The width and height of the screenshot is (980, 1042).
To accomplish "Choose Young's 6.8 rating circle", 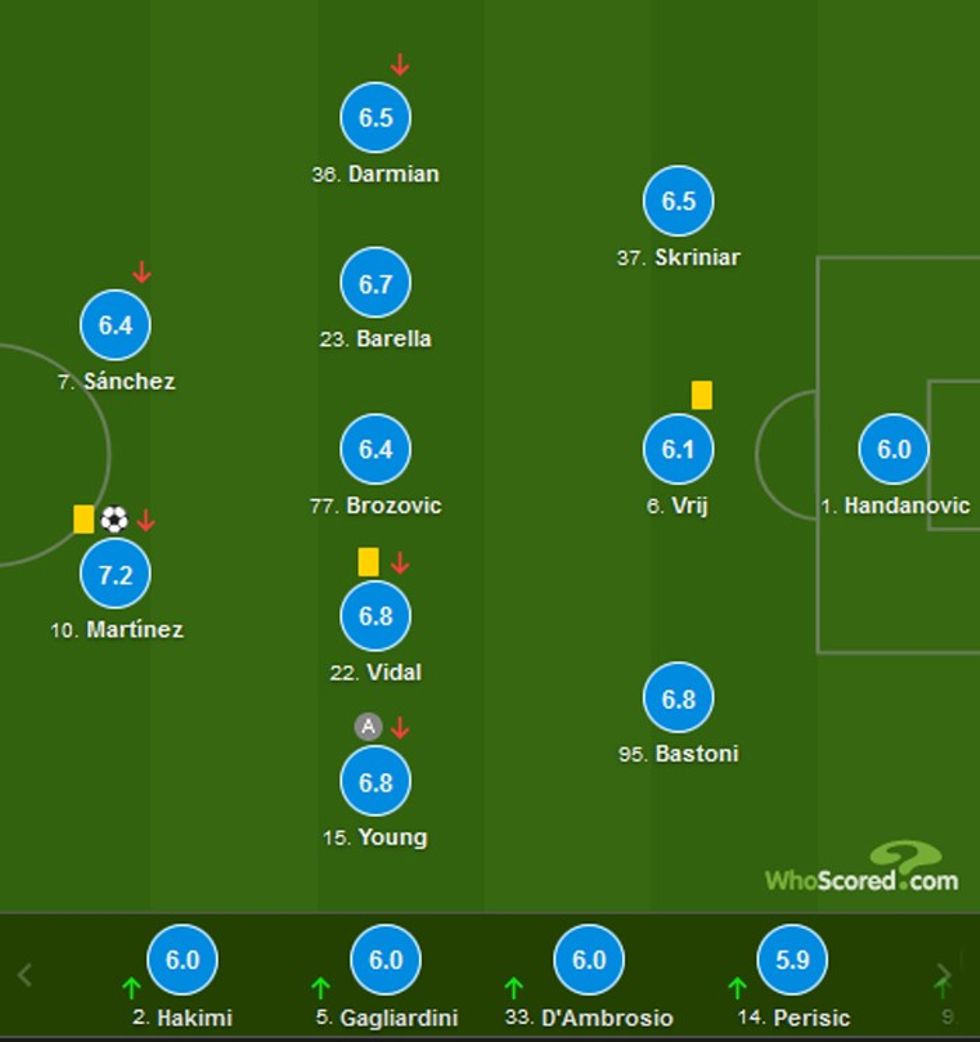I will click(375, 782).
